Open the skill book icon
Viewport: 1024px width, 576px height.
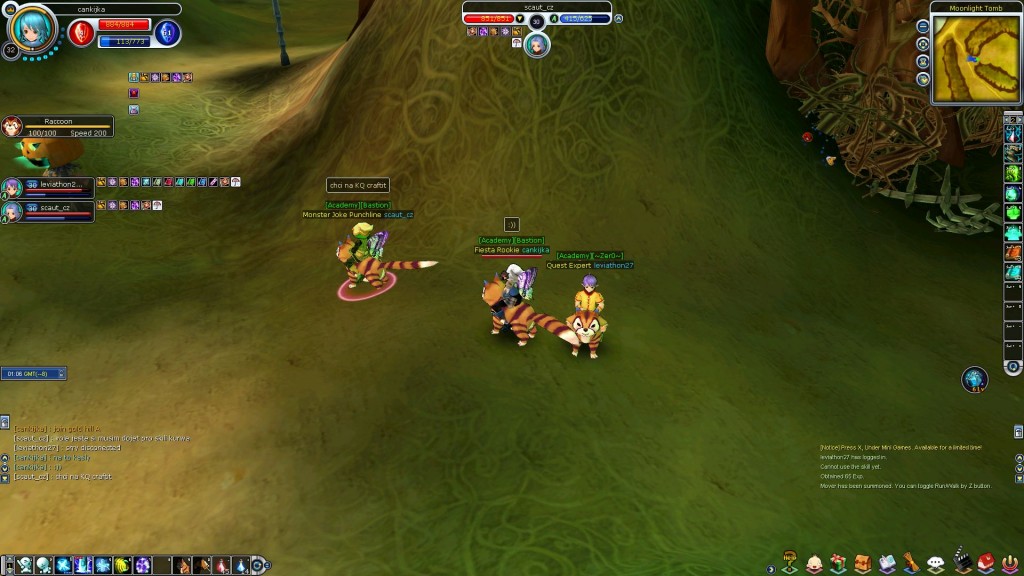tap(887, 564)
